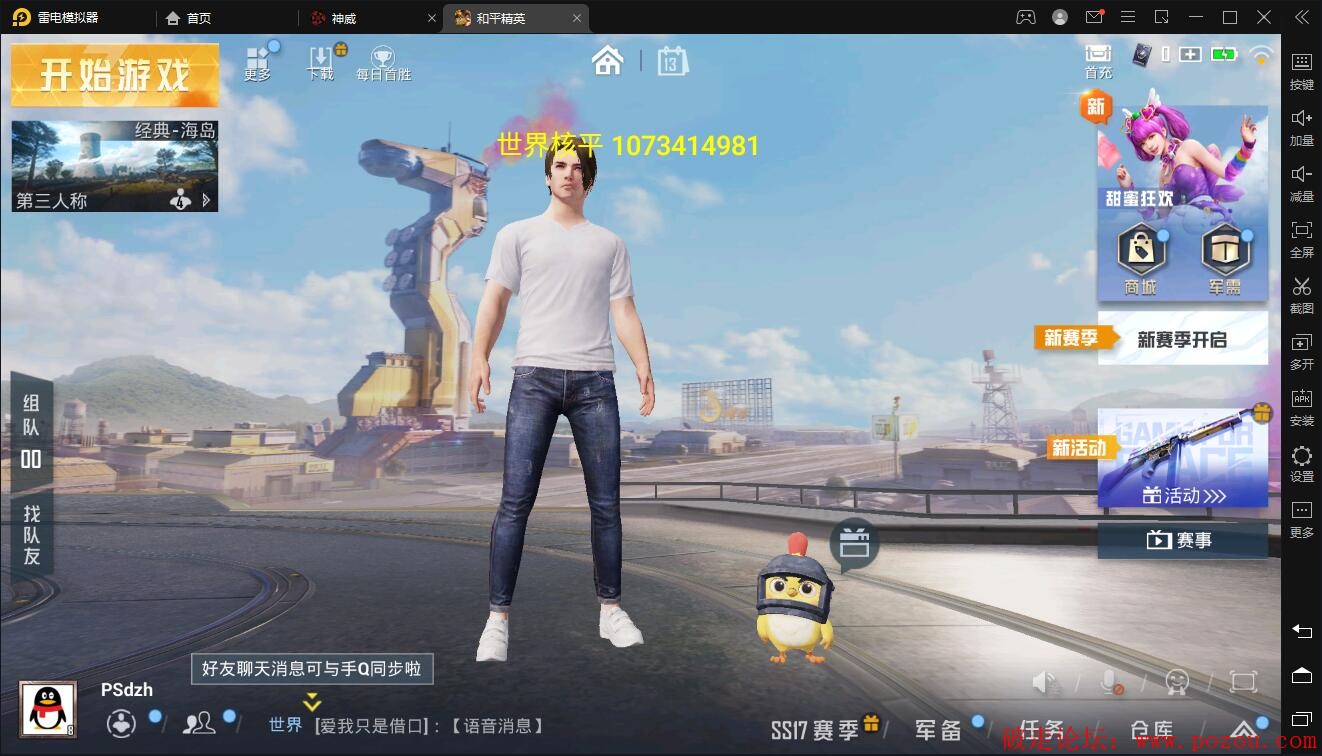1322x756 pixels.
Task: Open the 商城 shop
Action: pos(1140,260)
